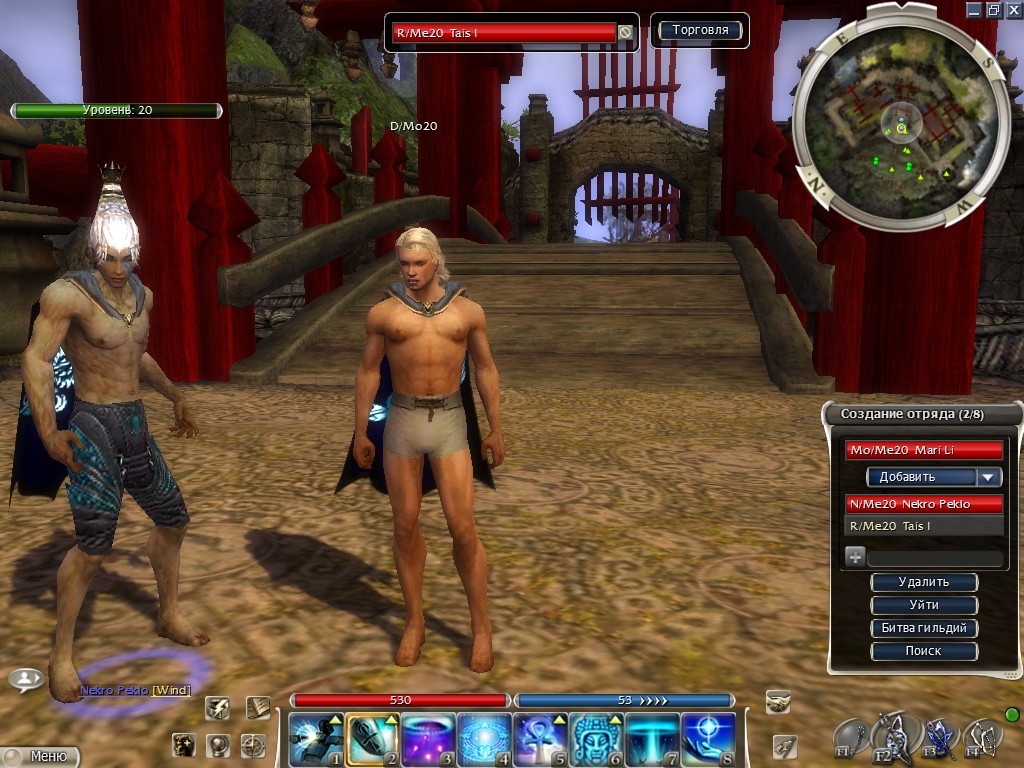This screenshot has width=1024, height=768.
Task: Leave party with the Уйти button
Action: (923, 605)
